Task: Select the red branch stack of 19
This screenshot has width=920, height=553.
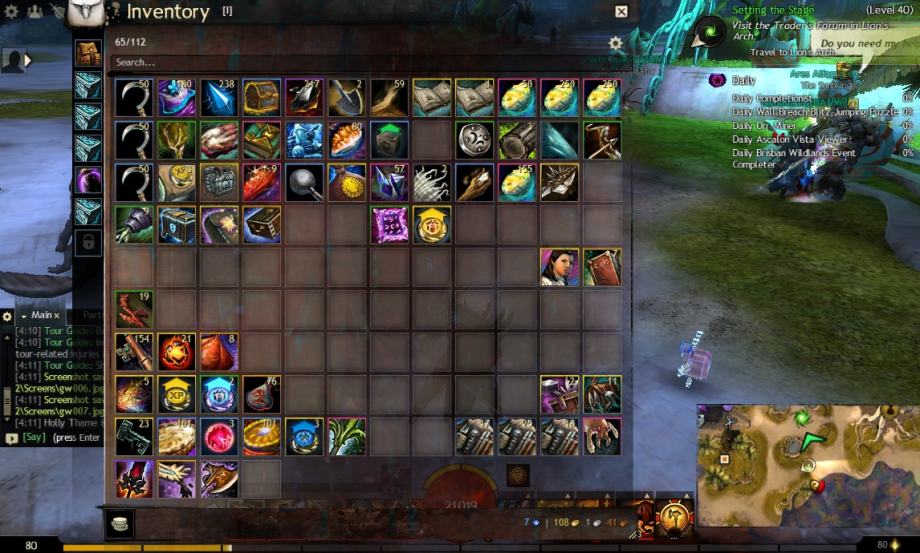Action: (x=133, y=309)
